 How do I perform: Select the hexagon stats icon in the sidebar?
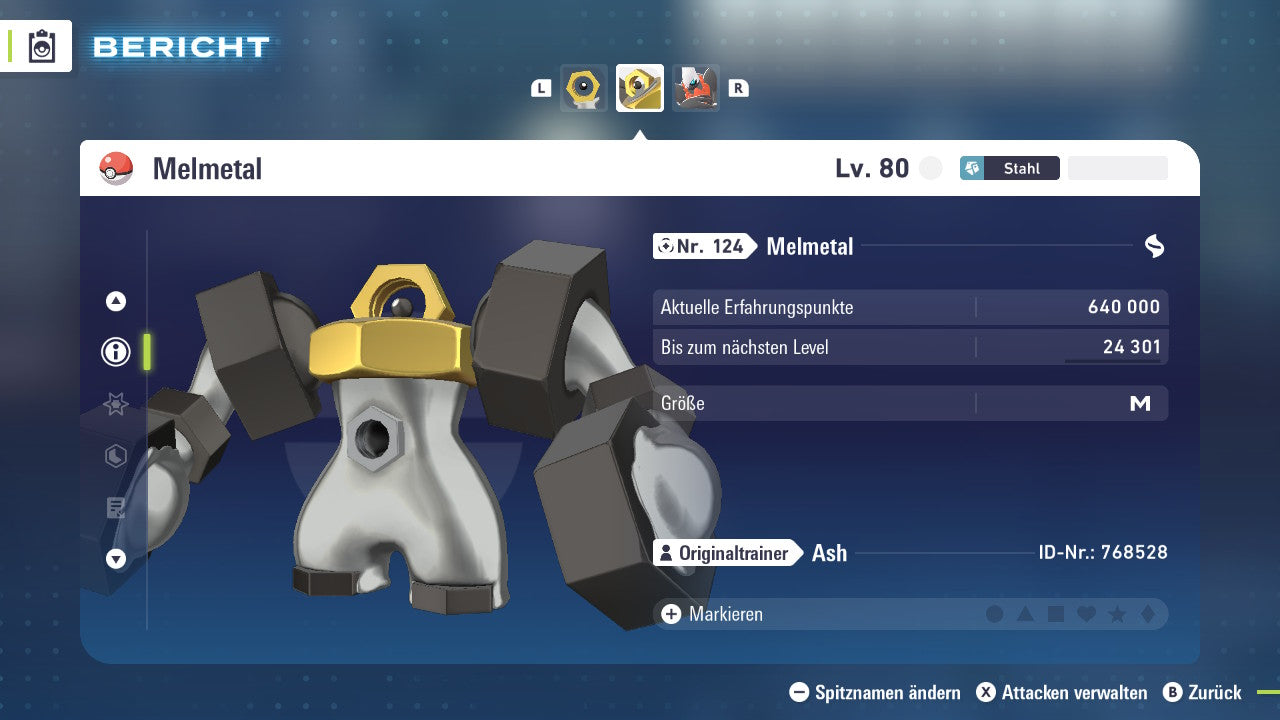pyautogui.click(x=115, y=456)
